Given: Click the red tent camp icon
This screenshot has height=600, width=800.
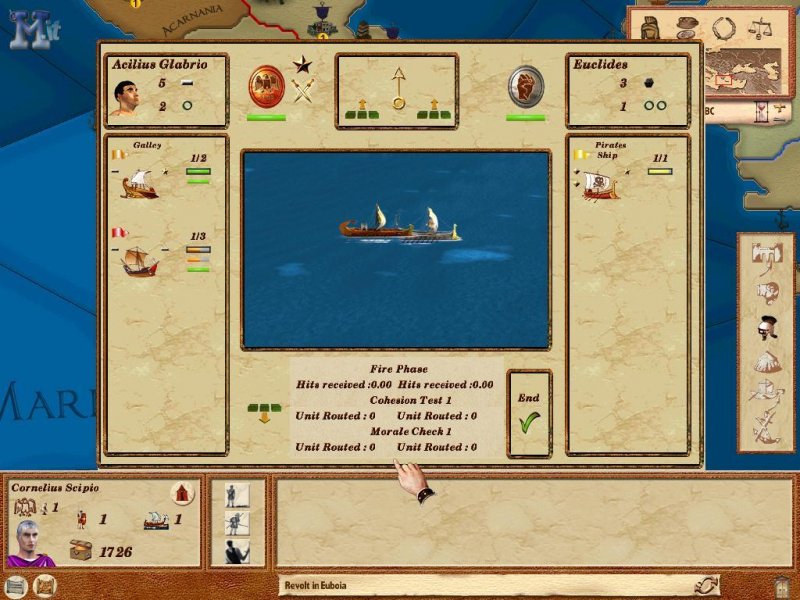Looking at the screenshot, I should (x=182, y=493).
